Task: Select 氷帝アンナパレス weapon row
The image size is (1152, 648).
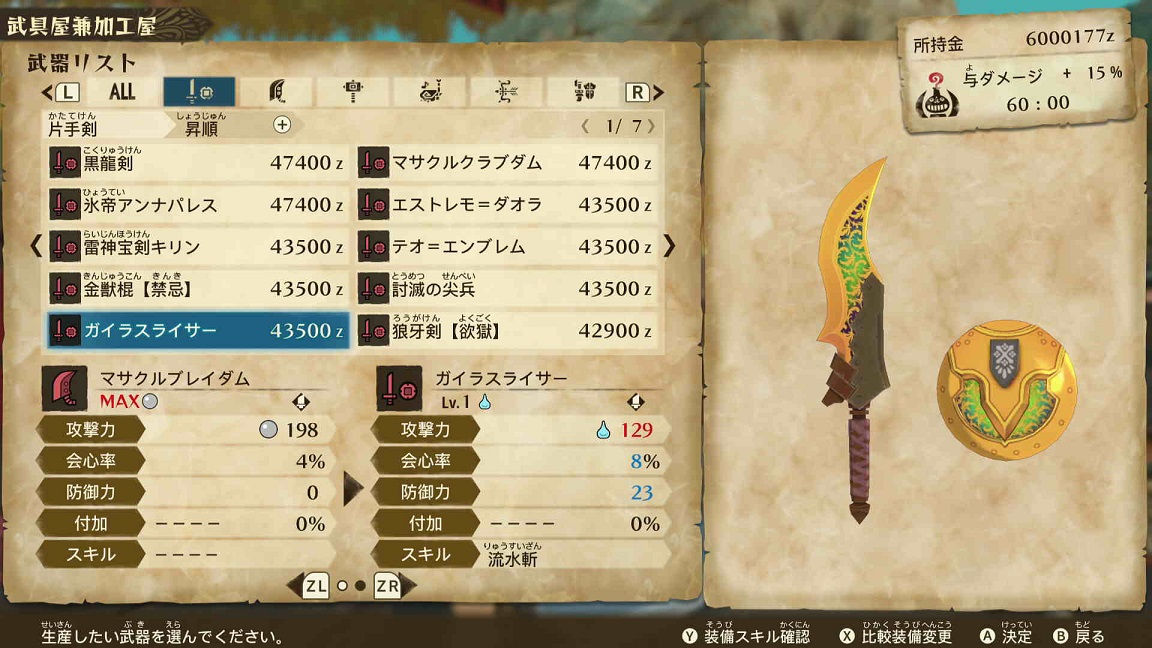Action: tap(198, 205)
